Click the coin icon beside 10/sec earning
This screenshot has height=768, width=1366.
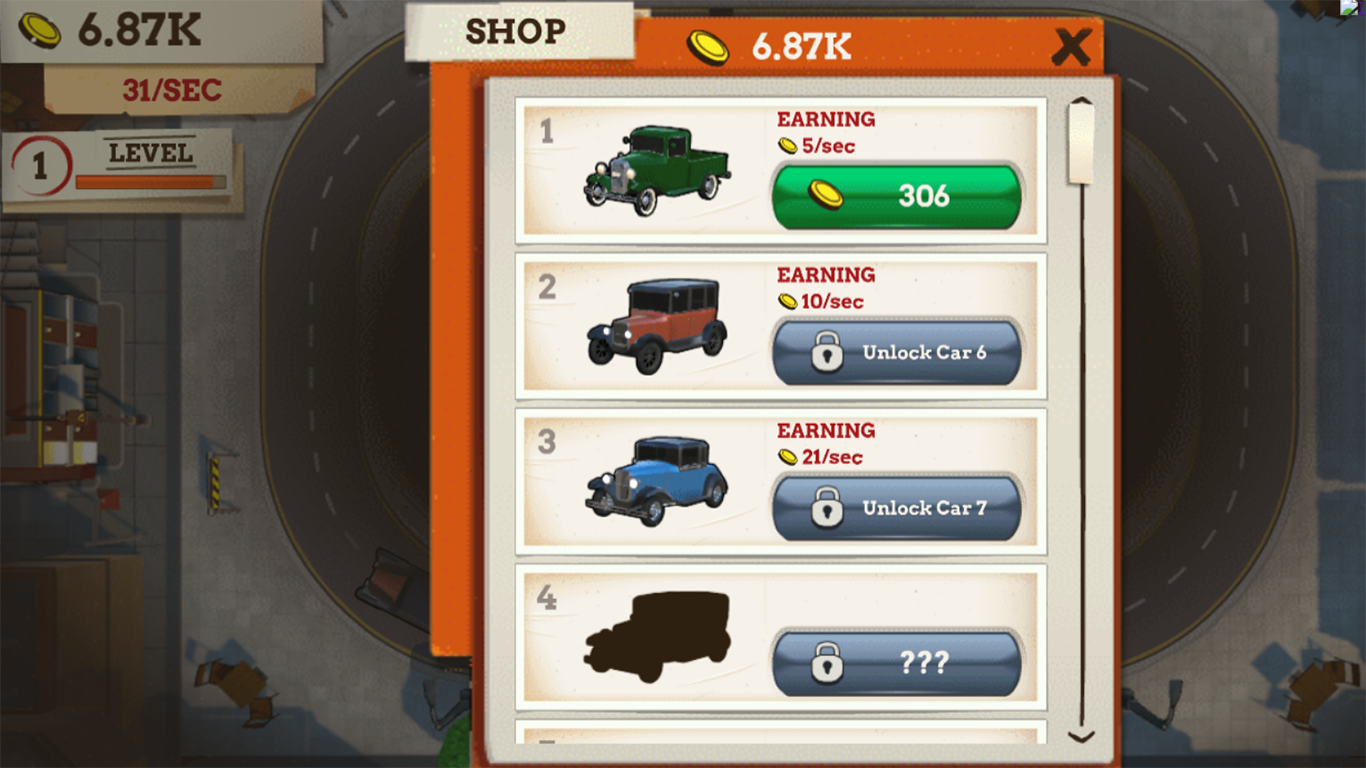[x=786, y=302]
